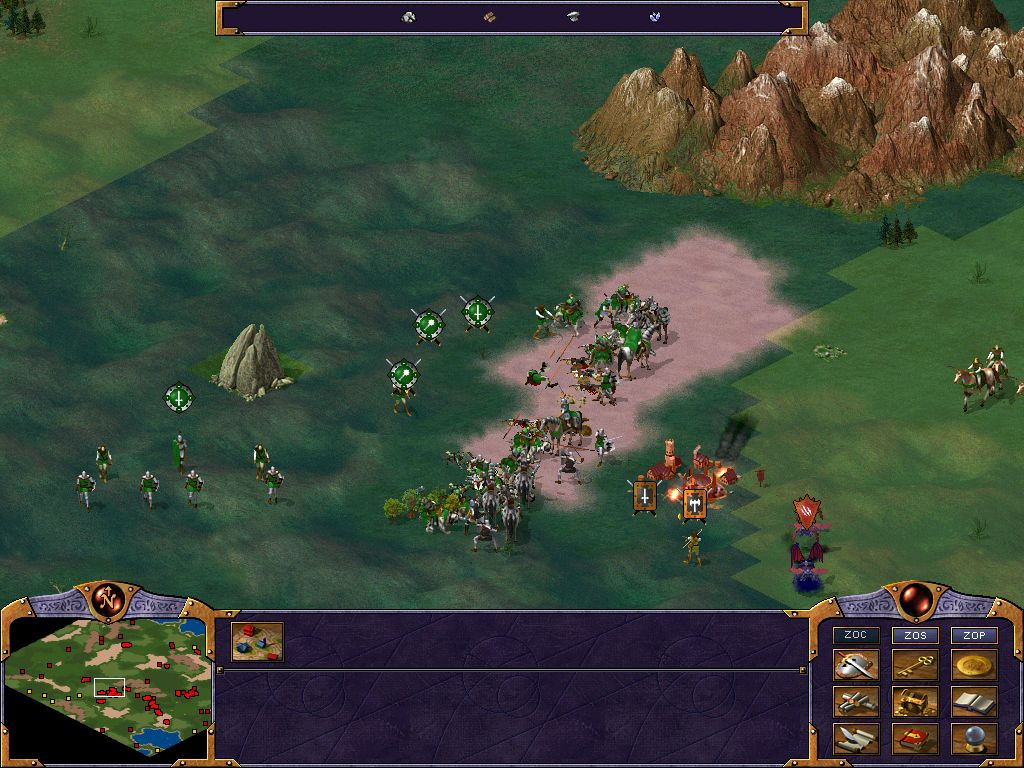1024x768 pixels.
Task: Click the north compass orb above the minimap
Action: pos(108,599)
